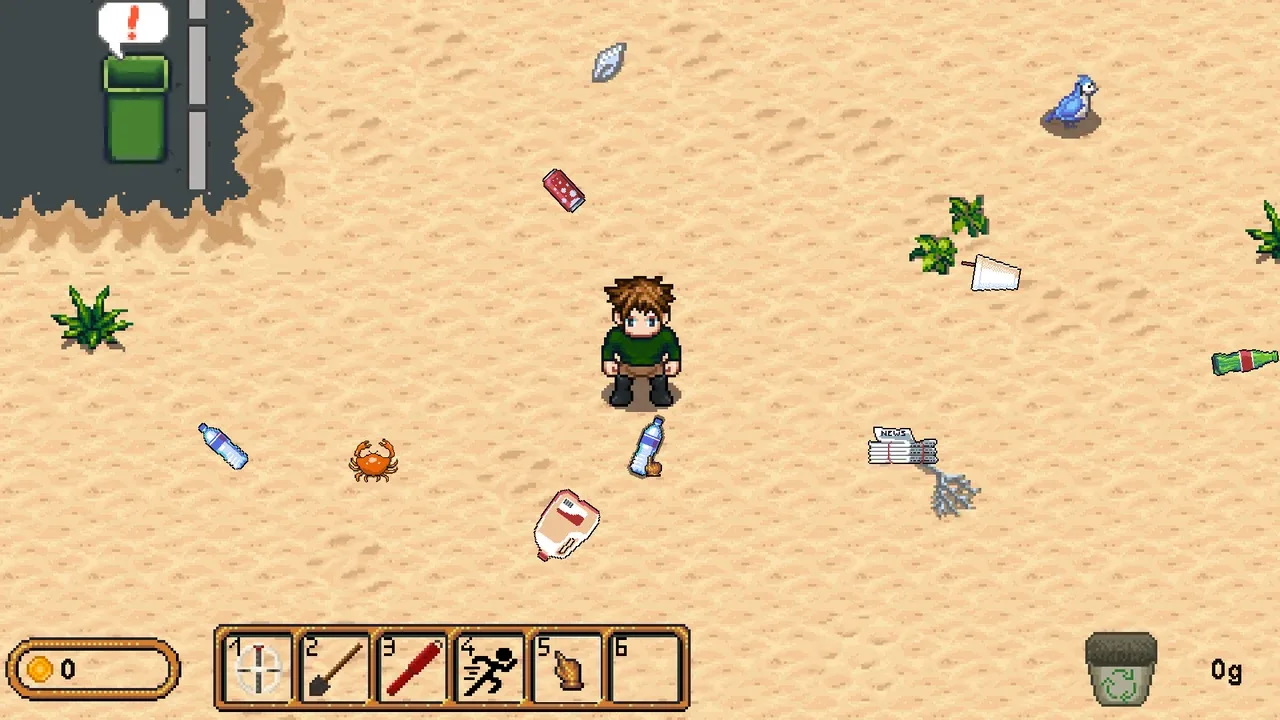Click the empty hotbar slot 6
The height and width of the screenshot is (720, 1280).
(645, 667)
